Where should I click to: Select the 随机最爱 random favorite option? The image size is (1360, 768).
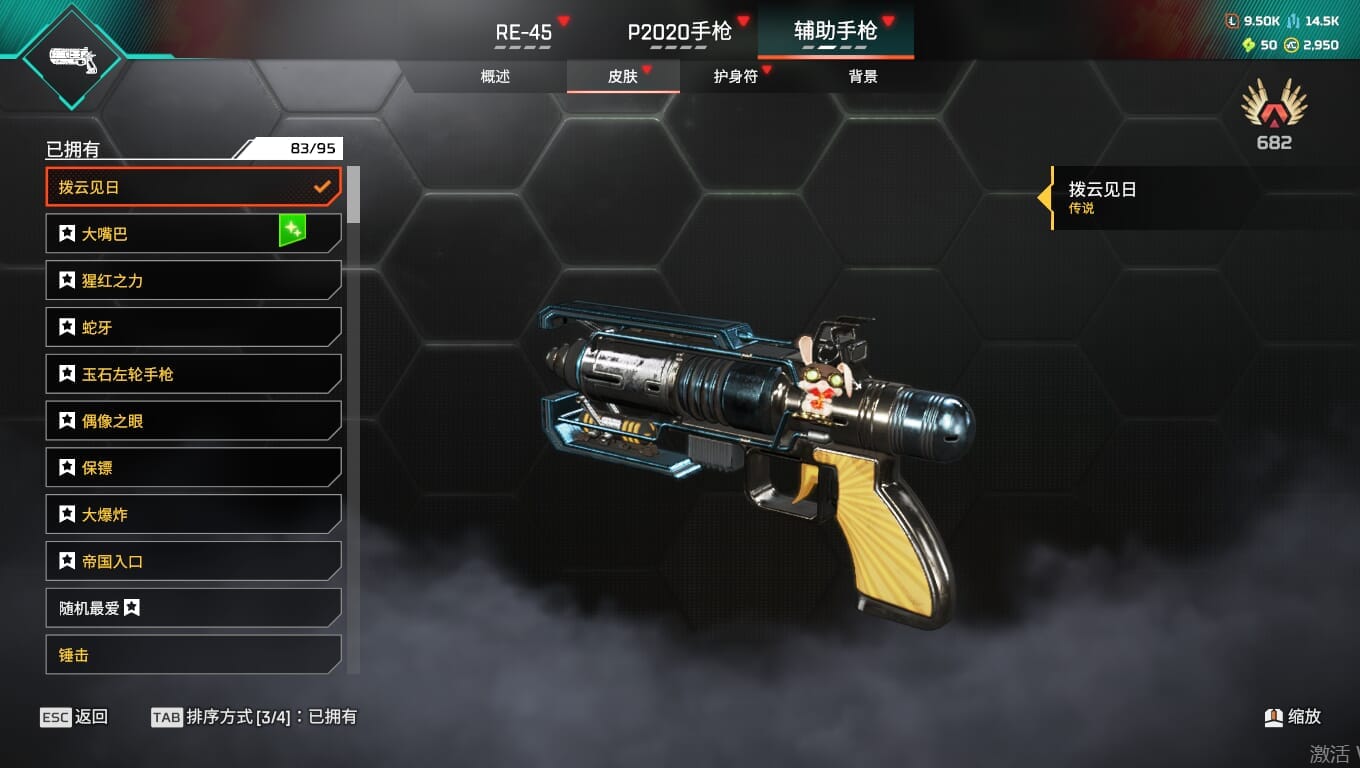(193, 608)
